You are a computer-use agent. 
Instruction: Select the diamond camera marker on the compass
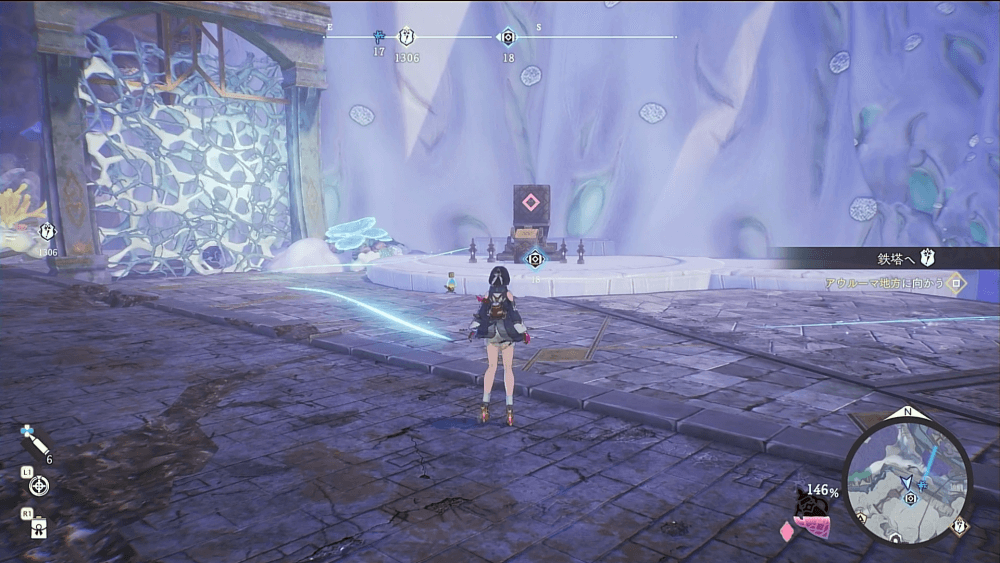point(508,38)
